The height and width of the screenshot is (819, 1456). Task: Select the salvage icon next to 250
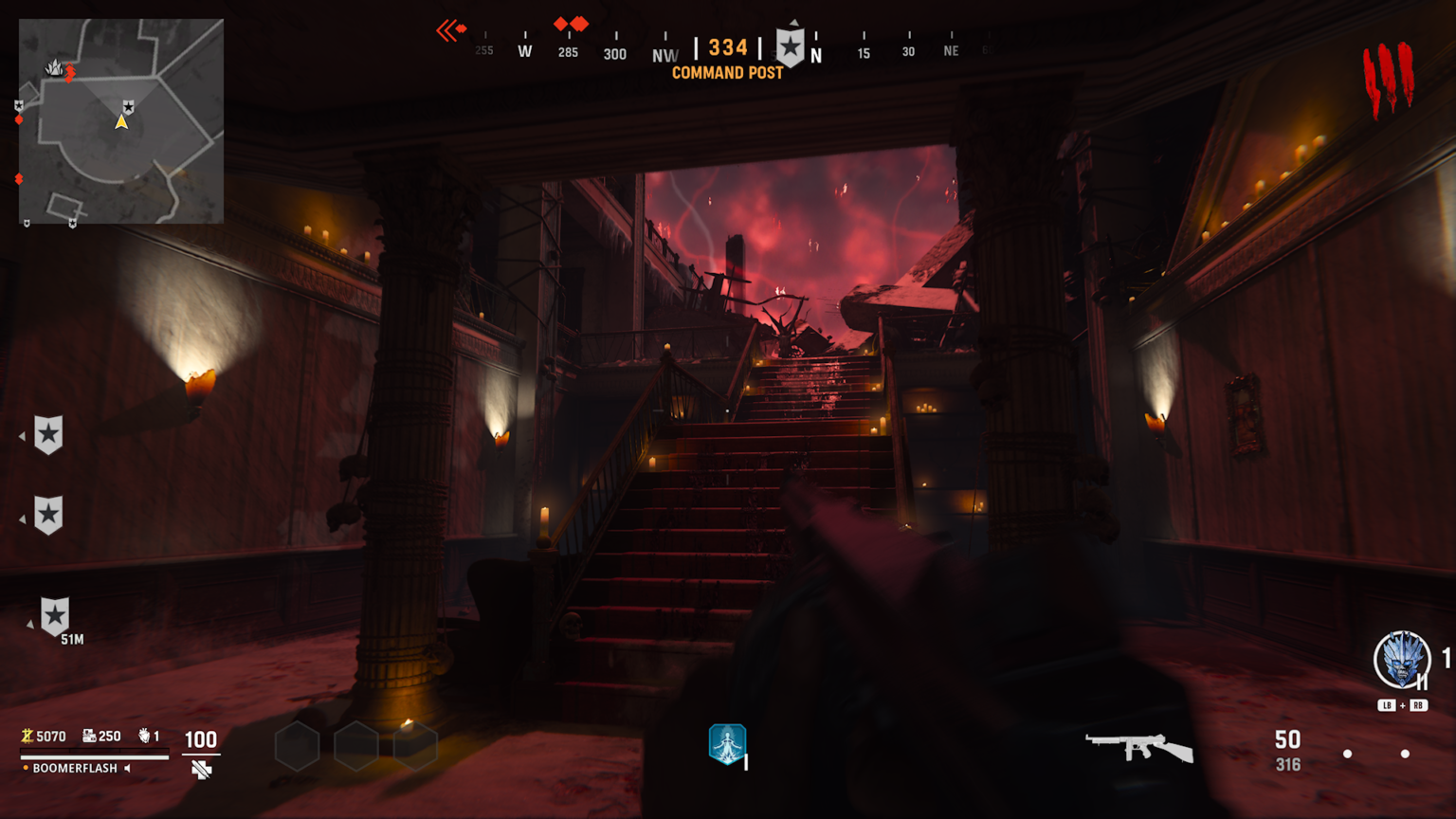(x=88, y=736)
